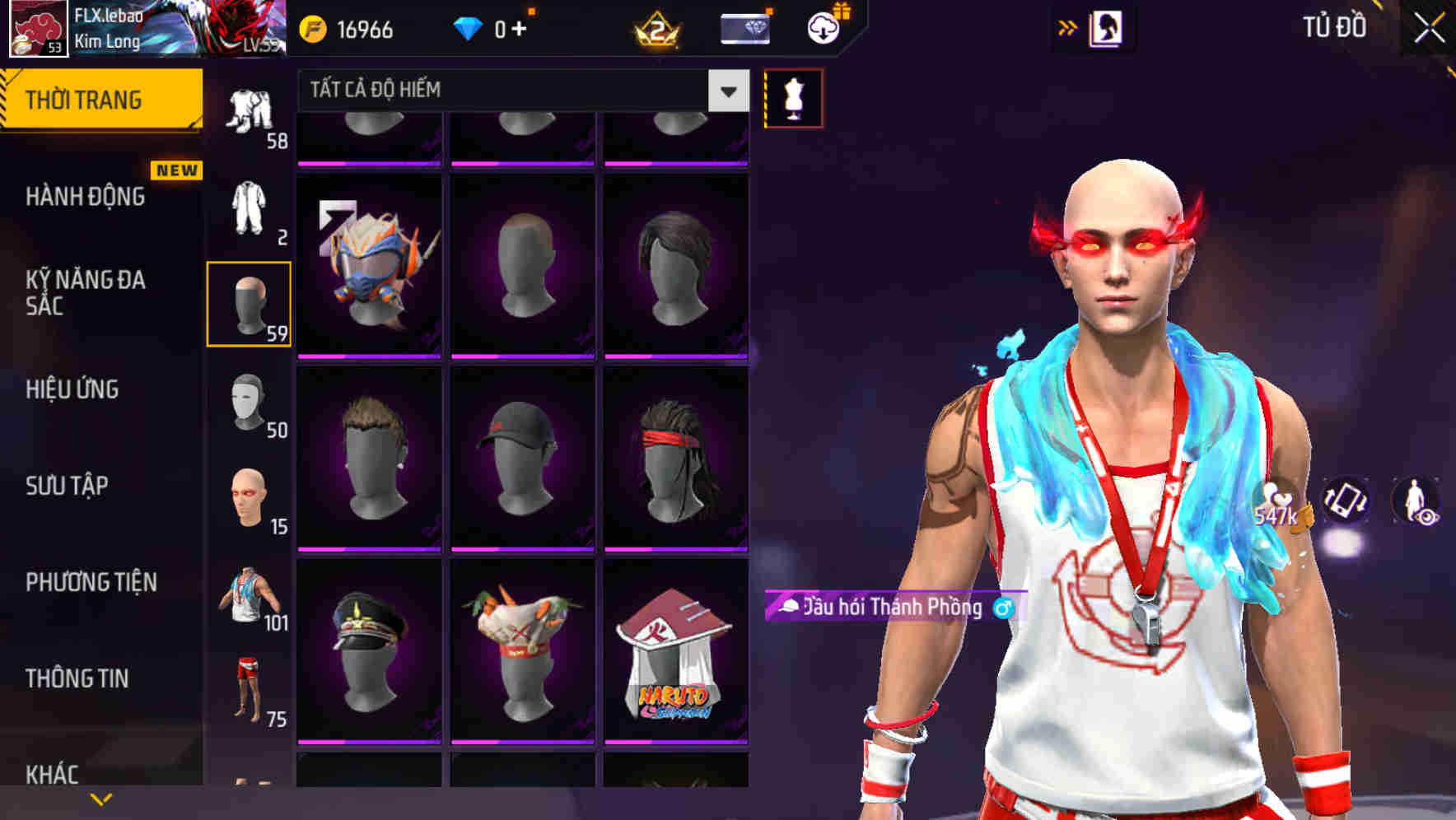Open the SƯU TẬP tab
The height and width of the screenshot is (820, 1456).
(66, 487)
